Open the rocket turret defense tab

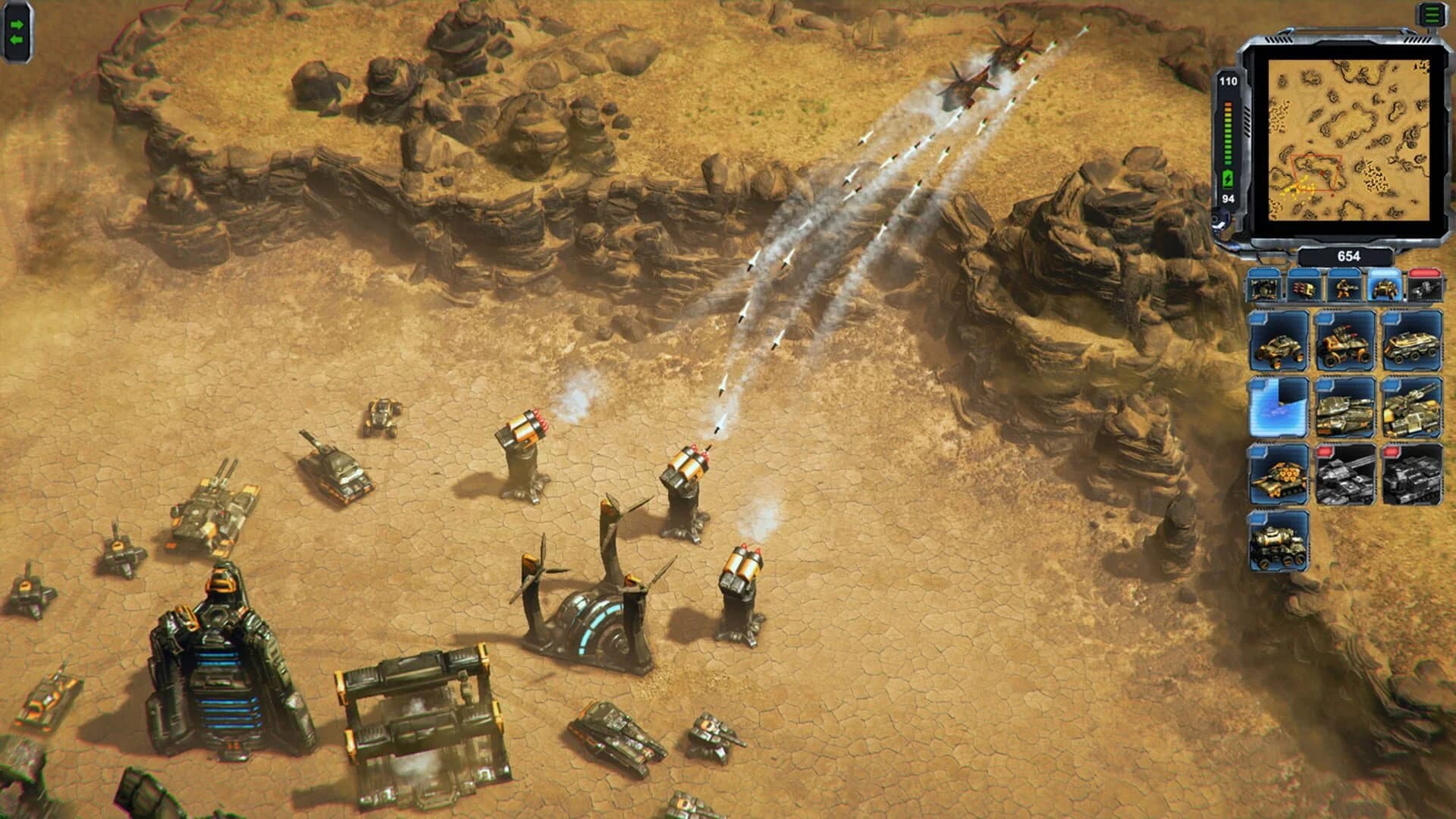1304,288
